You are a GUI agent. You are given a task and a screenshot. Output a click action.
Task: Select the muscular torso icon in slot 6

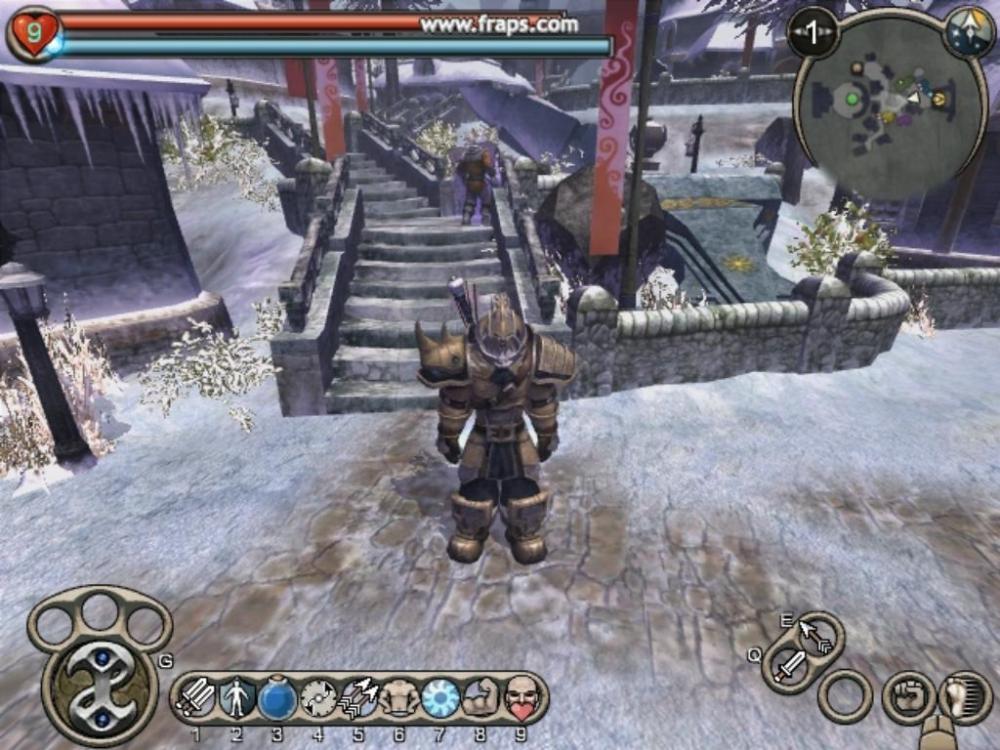tap(400, 697)
